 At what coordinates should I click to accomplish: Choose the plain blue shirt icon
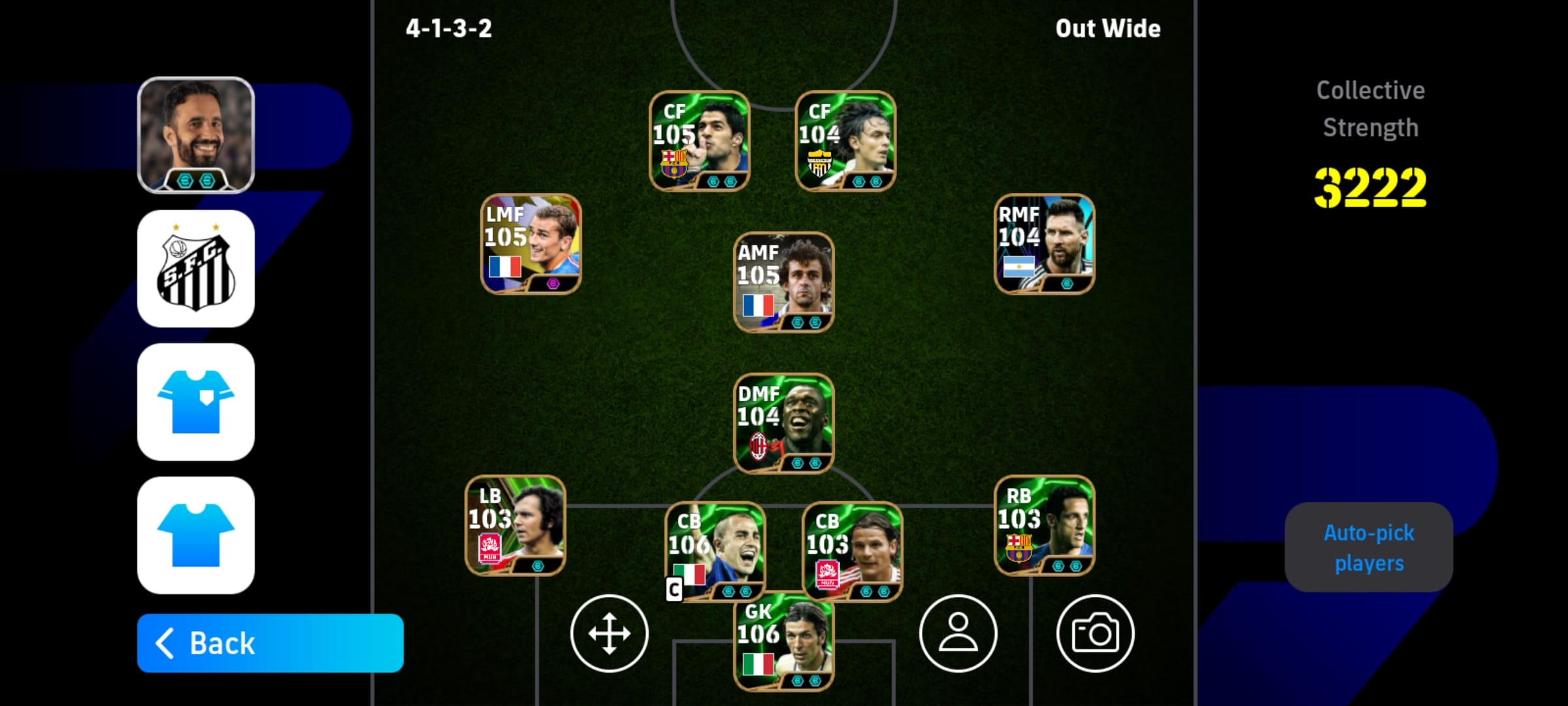click(x=196, y=535)
